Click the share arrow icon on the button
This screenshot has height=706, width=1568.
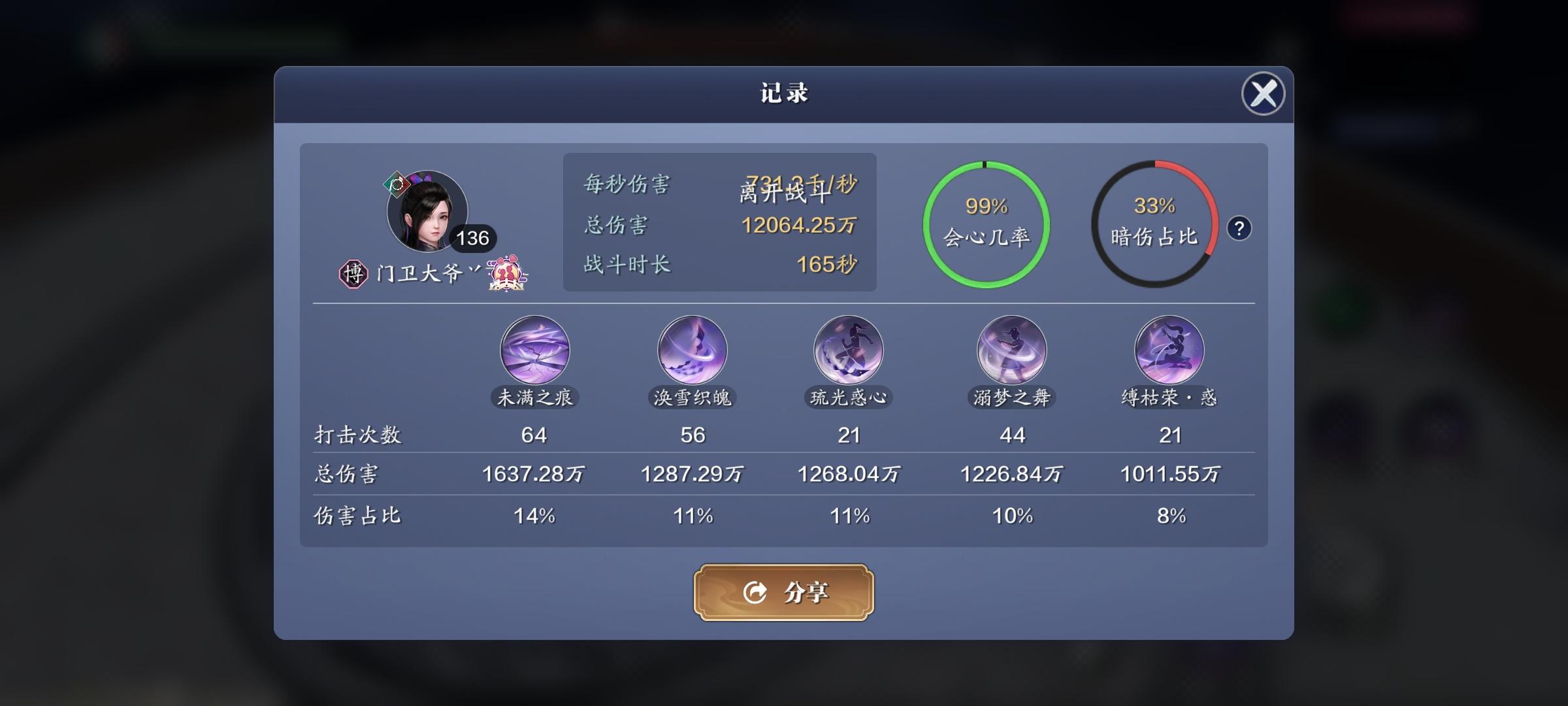coord(755,592)
